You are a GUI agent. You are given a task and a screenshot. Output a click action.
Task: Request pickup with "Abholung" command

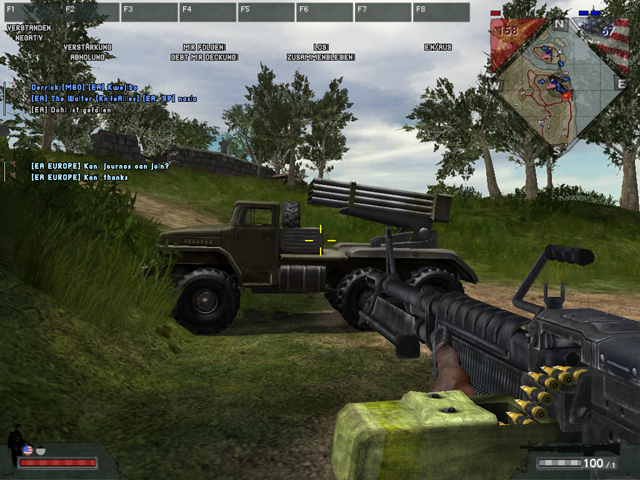point(87,57)
